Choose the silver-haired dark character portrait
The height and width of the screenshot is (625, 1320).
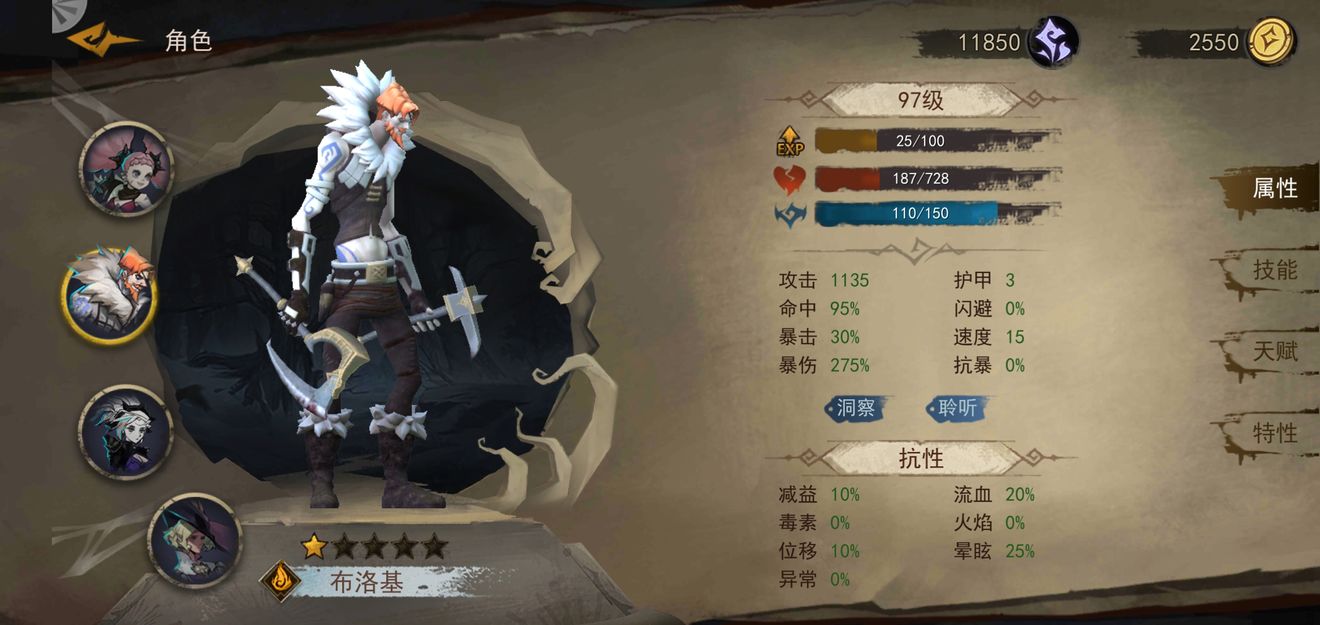tap(125, 431)
